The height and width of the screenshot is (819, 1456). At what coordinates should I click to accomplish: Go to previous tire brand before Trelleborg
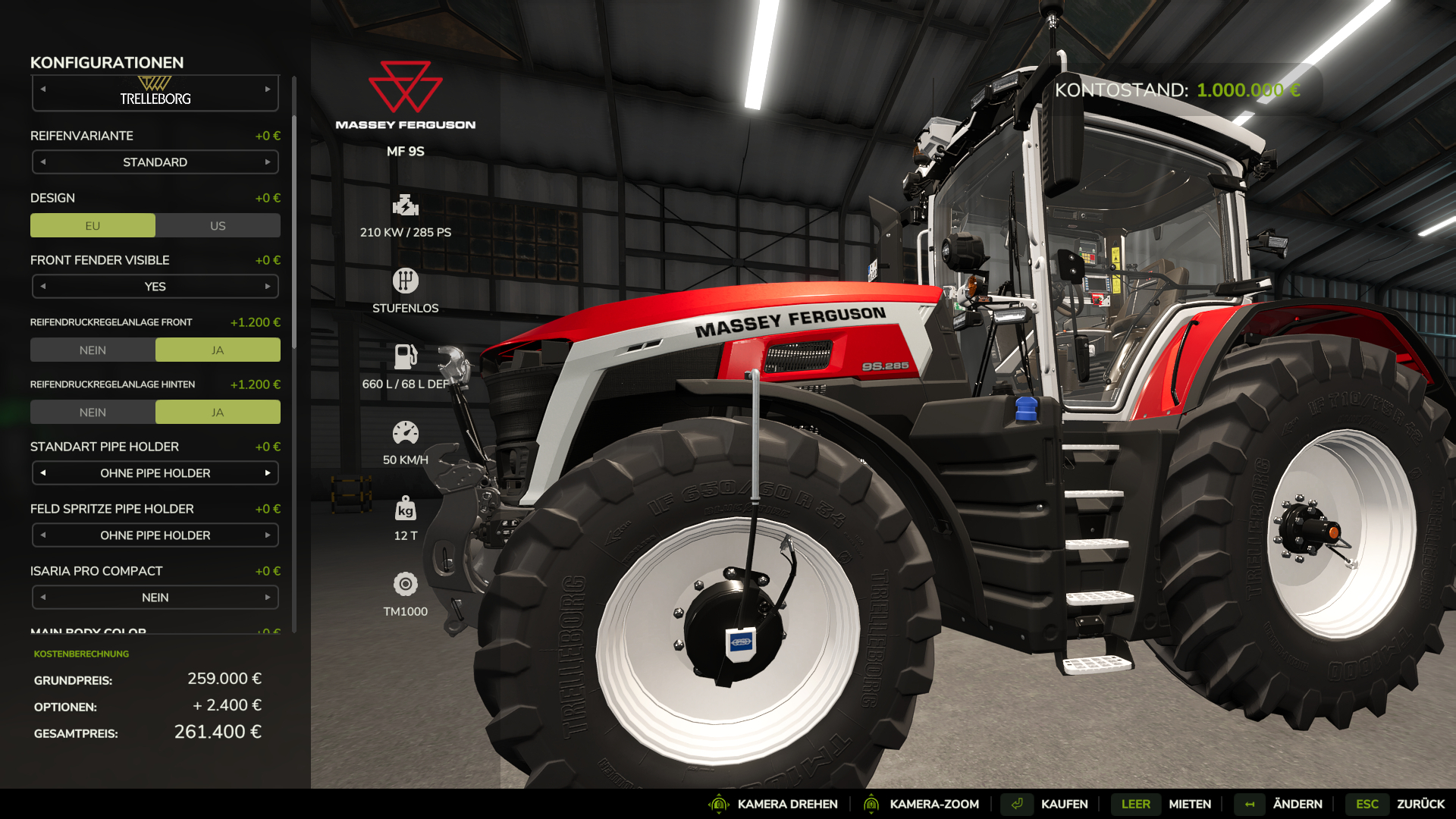coord(43,89)
